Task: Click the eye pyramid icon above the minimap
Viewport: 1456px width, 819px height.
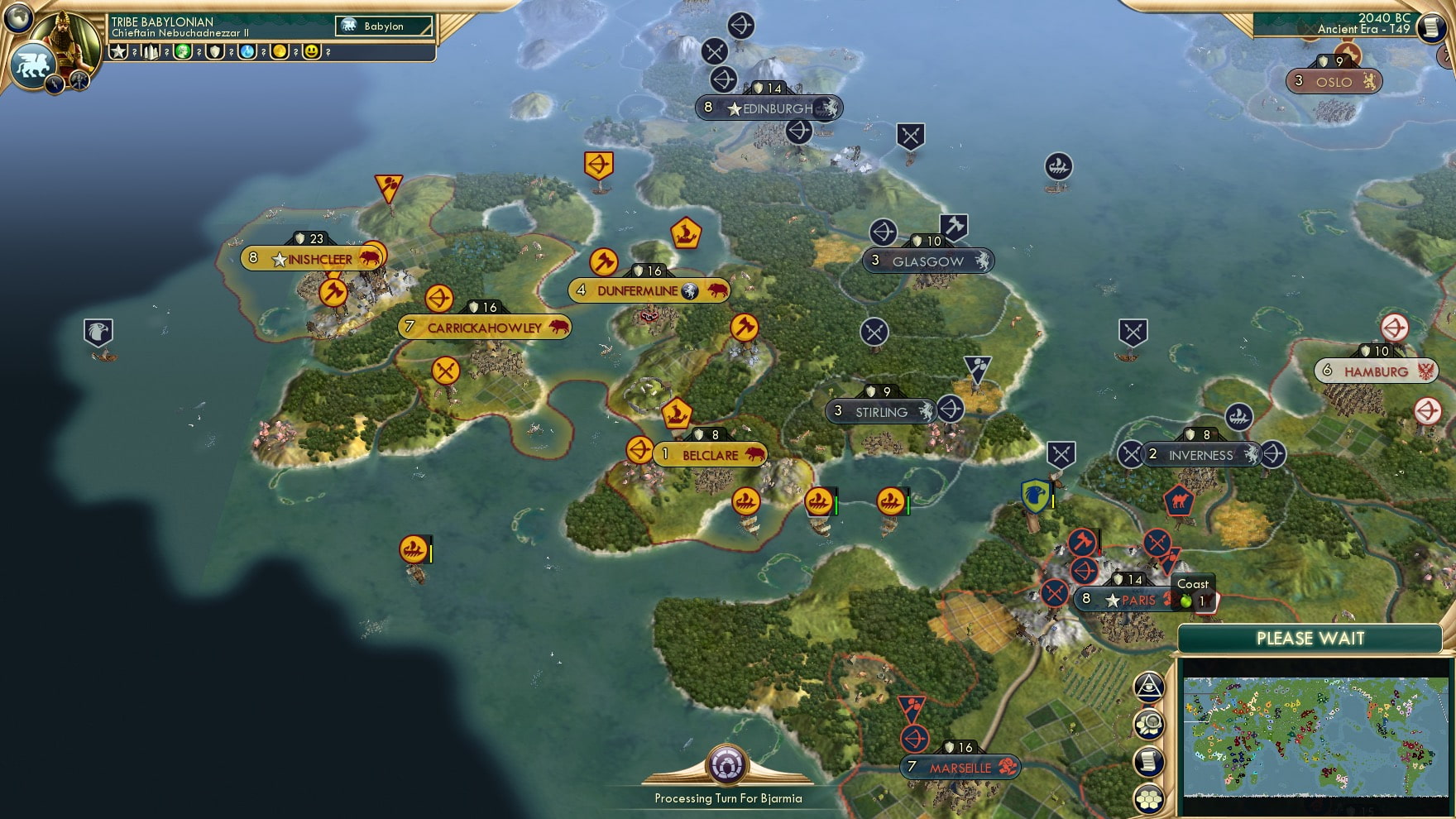Action: click(x=1149, y=685)
